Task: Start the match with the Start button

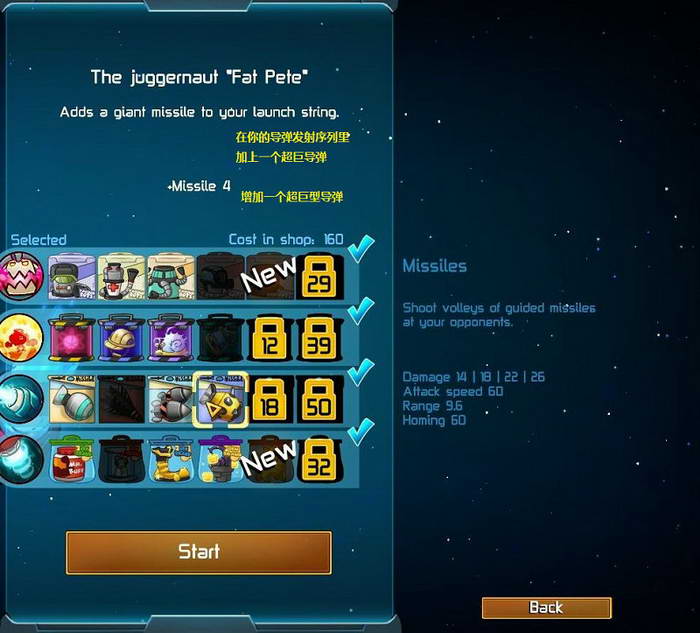Action: coord(198,552)
